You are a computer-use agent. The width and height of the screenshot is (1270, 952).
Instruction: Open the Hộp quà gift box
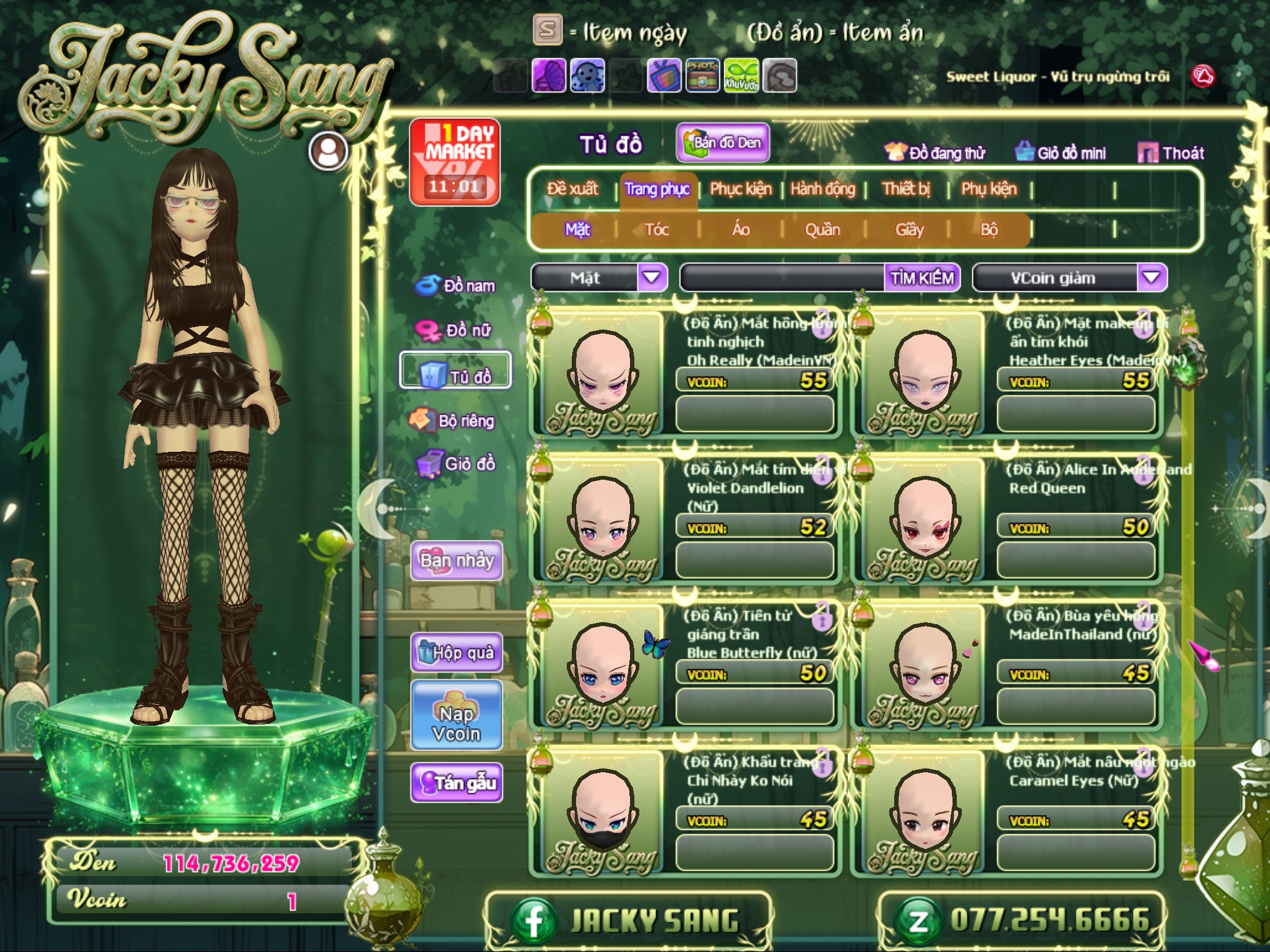click(x=456, y=653)
